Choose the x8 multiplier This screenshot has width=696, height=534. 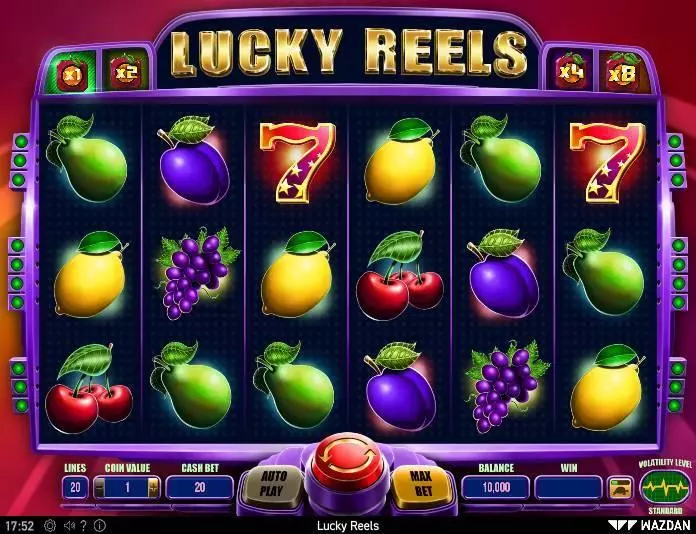[x=621, y=72]
